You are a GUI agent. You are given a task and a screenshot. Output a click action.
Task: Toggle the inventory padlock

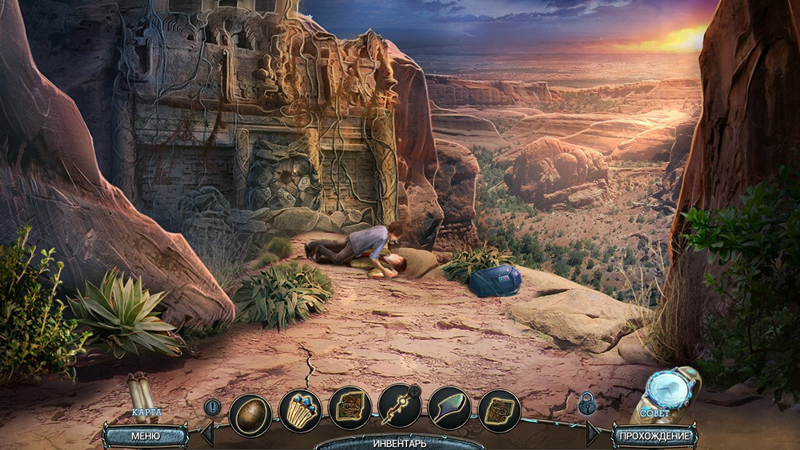coord(587,404)
